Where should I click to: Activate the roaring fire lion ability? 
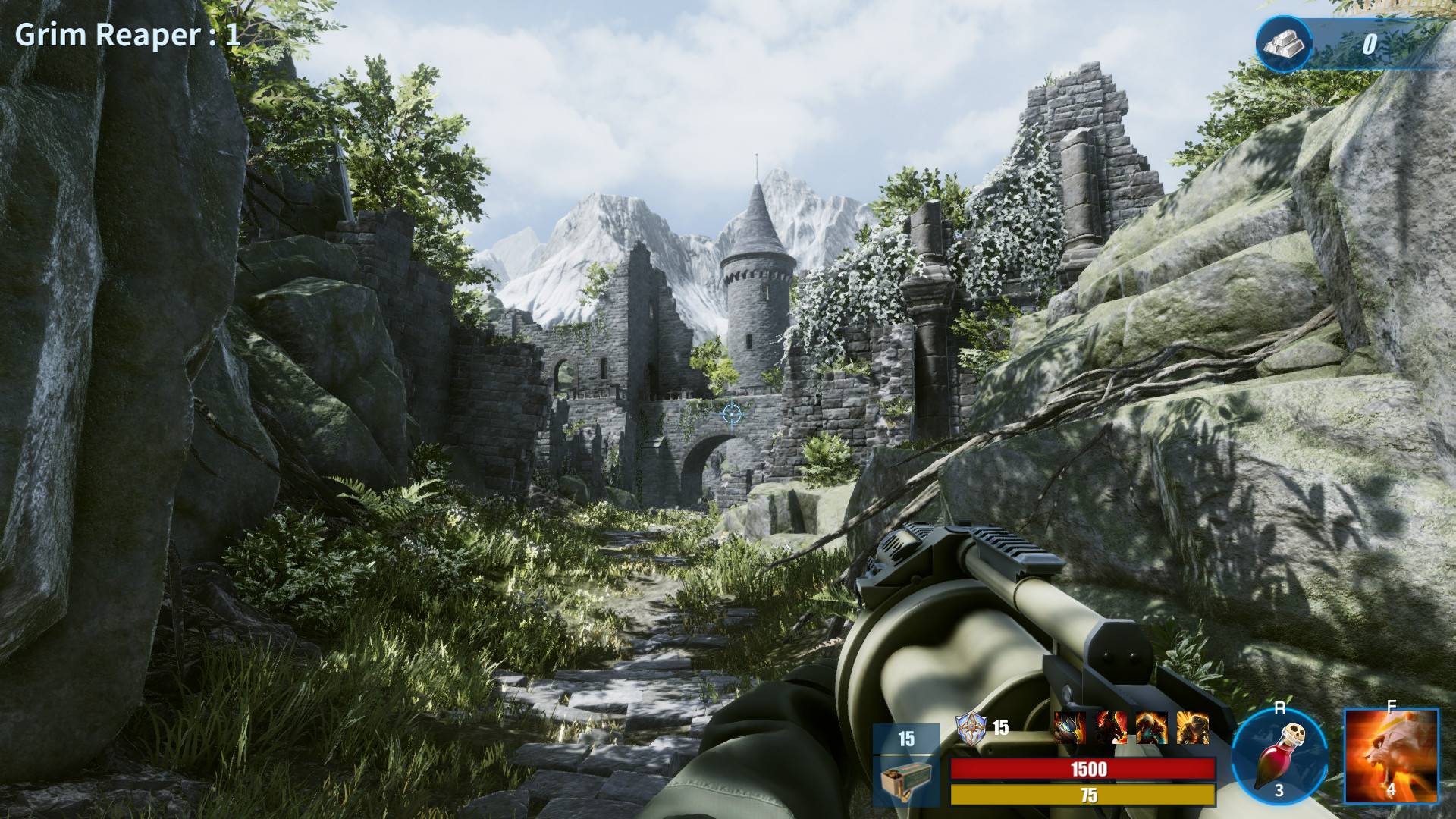pyautogui.click(x=1391, y=756)
